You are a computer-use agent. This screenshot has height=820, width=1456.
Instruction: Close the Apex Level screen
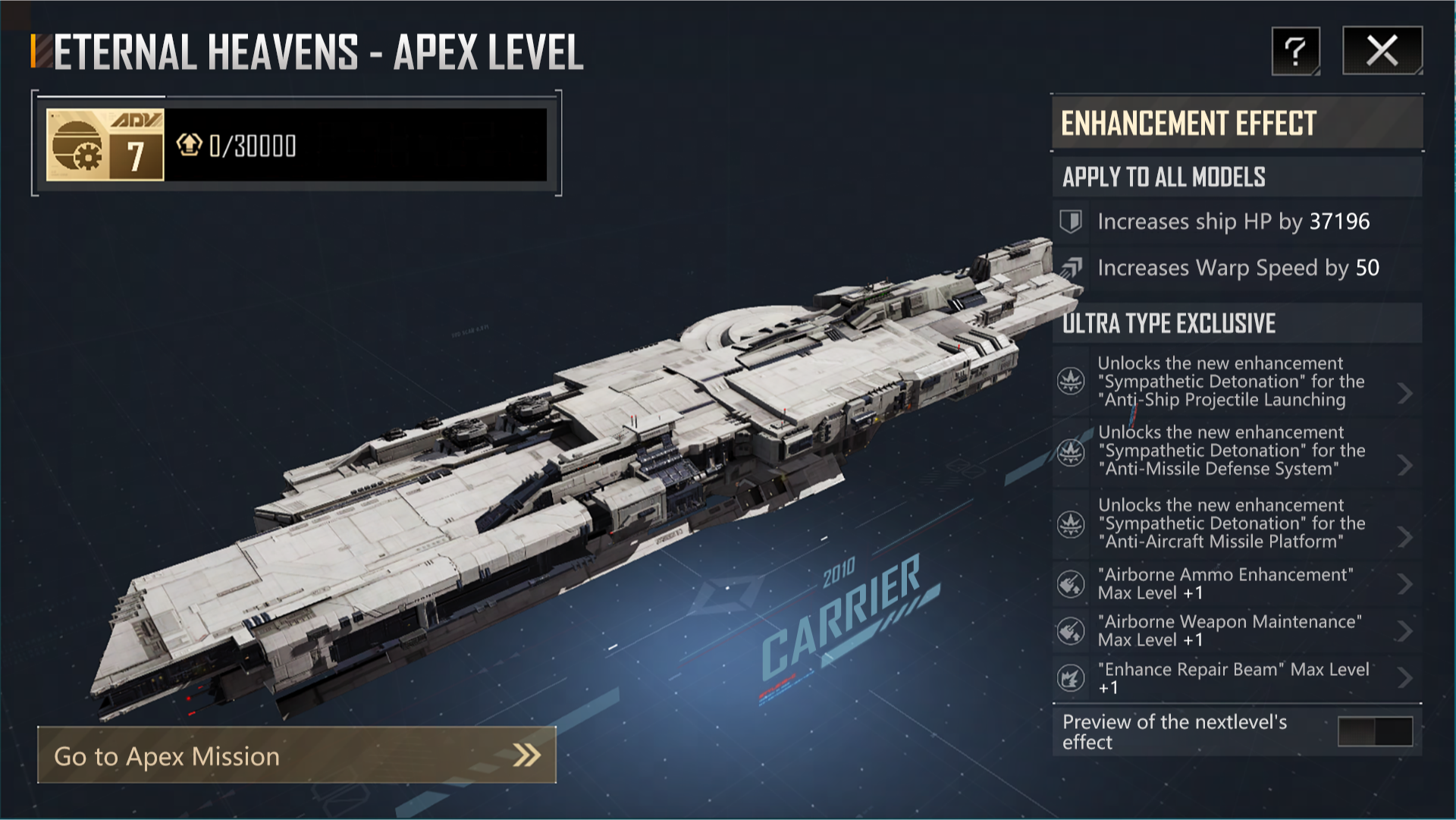[x=1382, y=51]
